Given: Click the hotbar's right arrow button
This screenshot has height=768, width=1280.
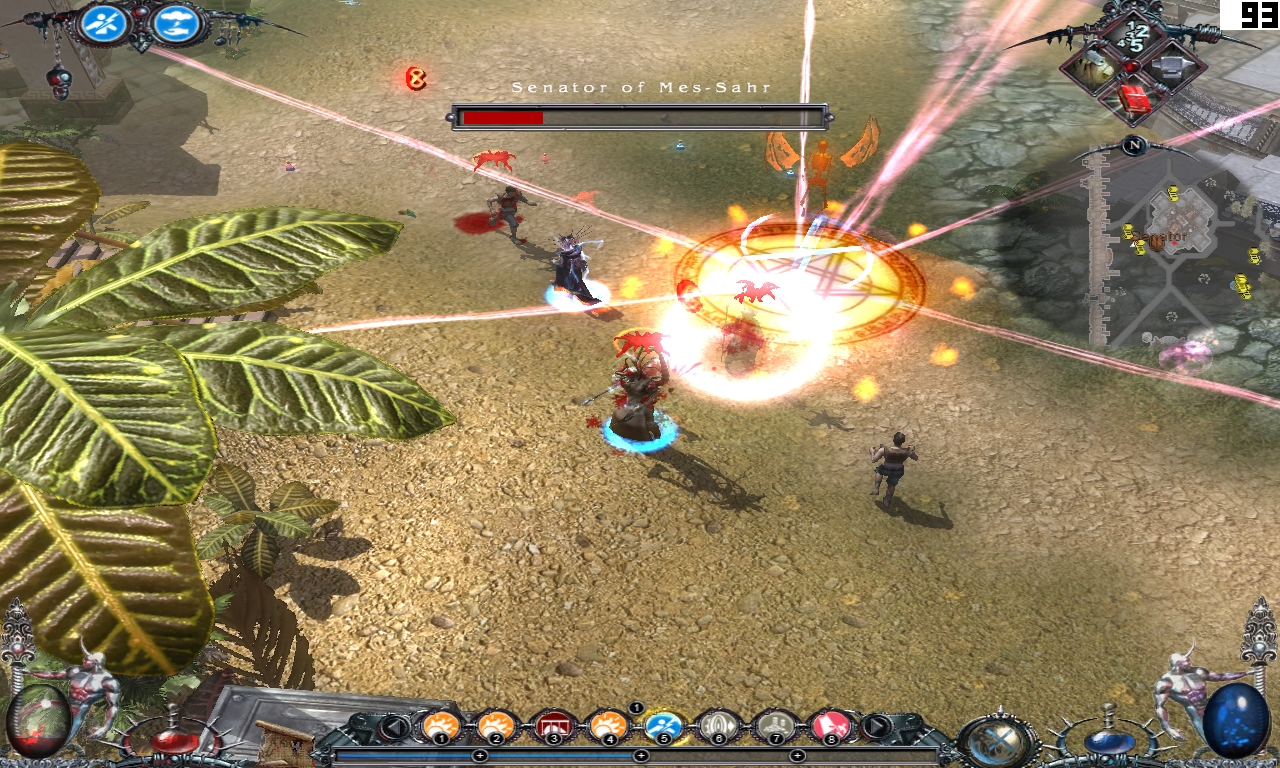Looking at the screenshot, I should pyautogui.click(x=876, y=727).
